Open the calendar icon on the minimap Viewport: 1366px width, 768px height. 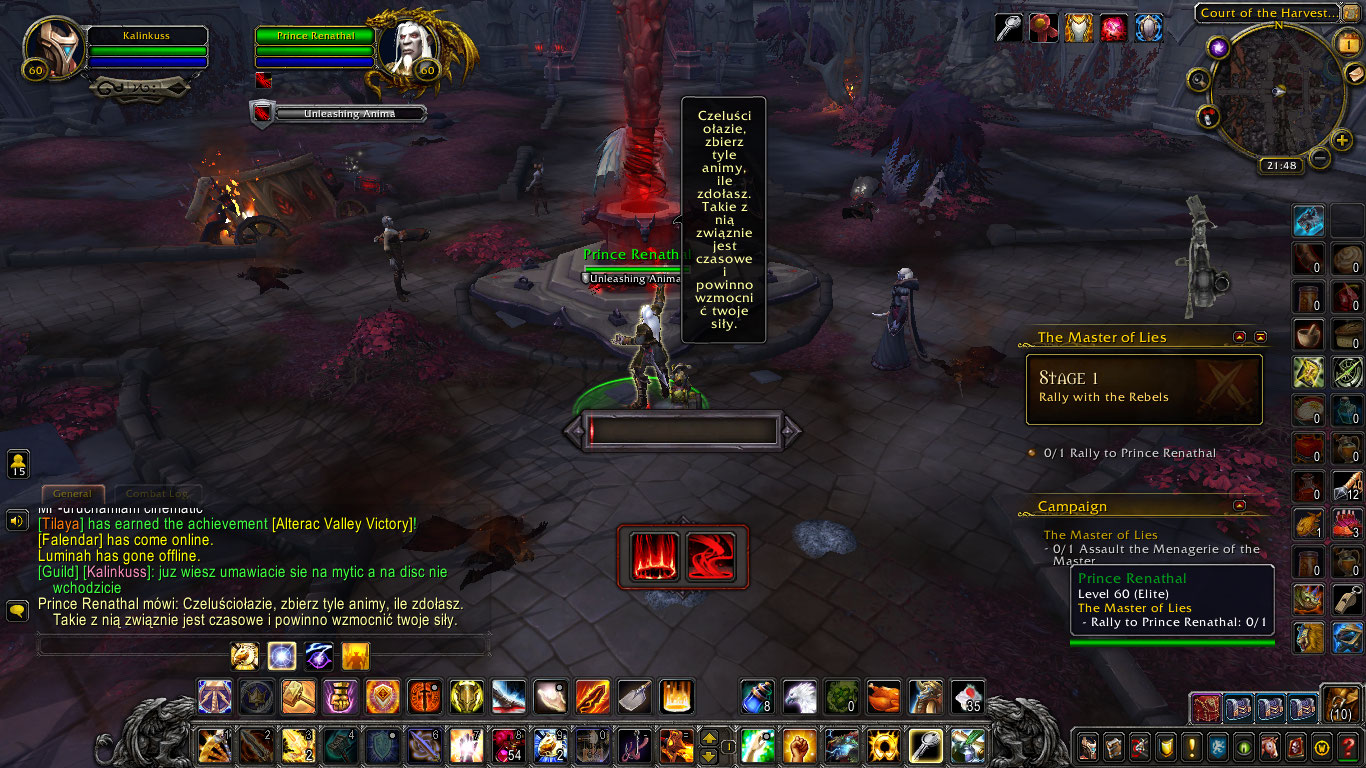tap(1347, 45)
